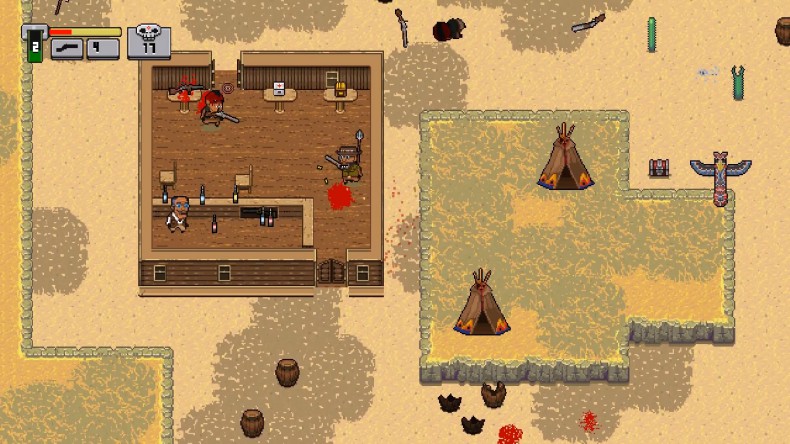Viewport: 790px width, 444px height.
Task: Click the green vial icon showing 2
Action: 34,46
